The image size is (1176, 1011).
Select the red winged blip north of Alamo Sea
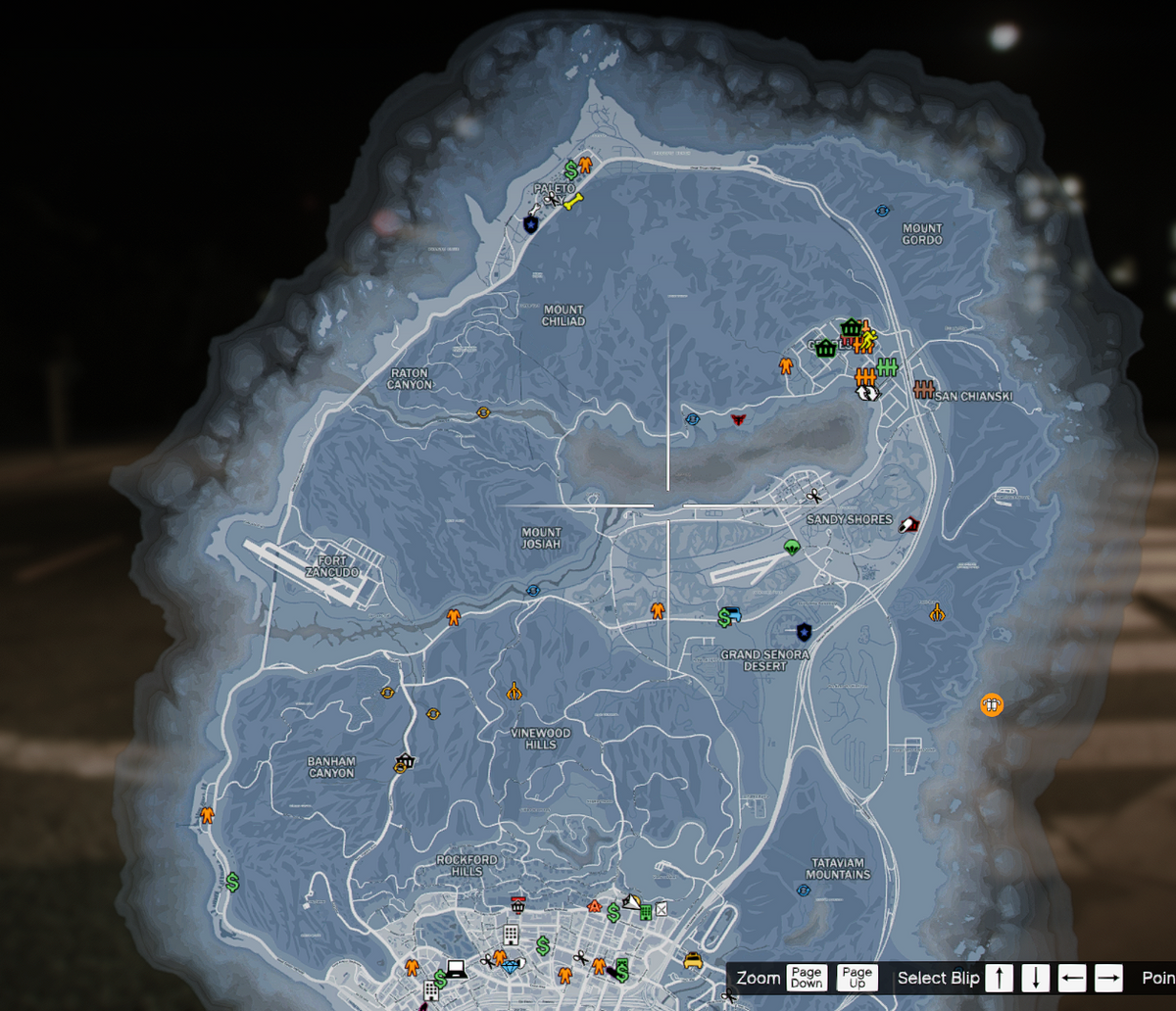[738, 418]
